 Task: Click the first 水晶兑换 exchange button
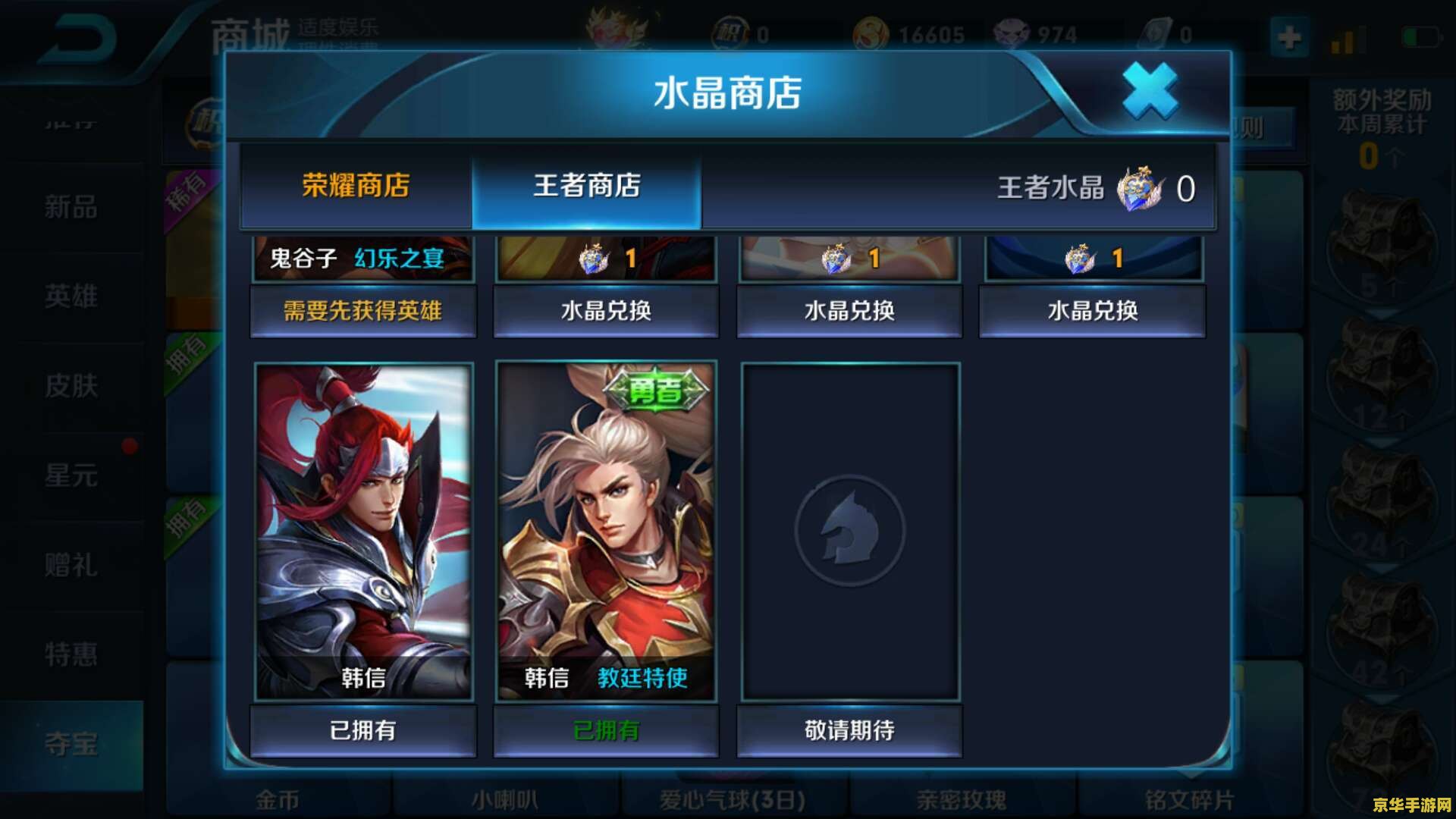point(605,311)
